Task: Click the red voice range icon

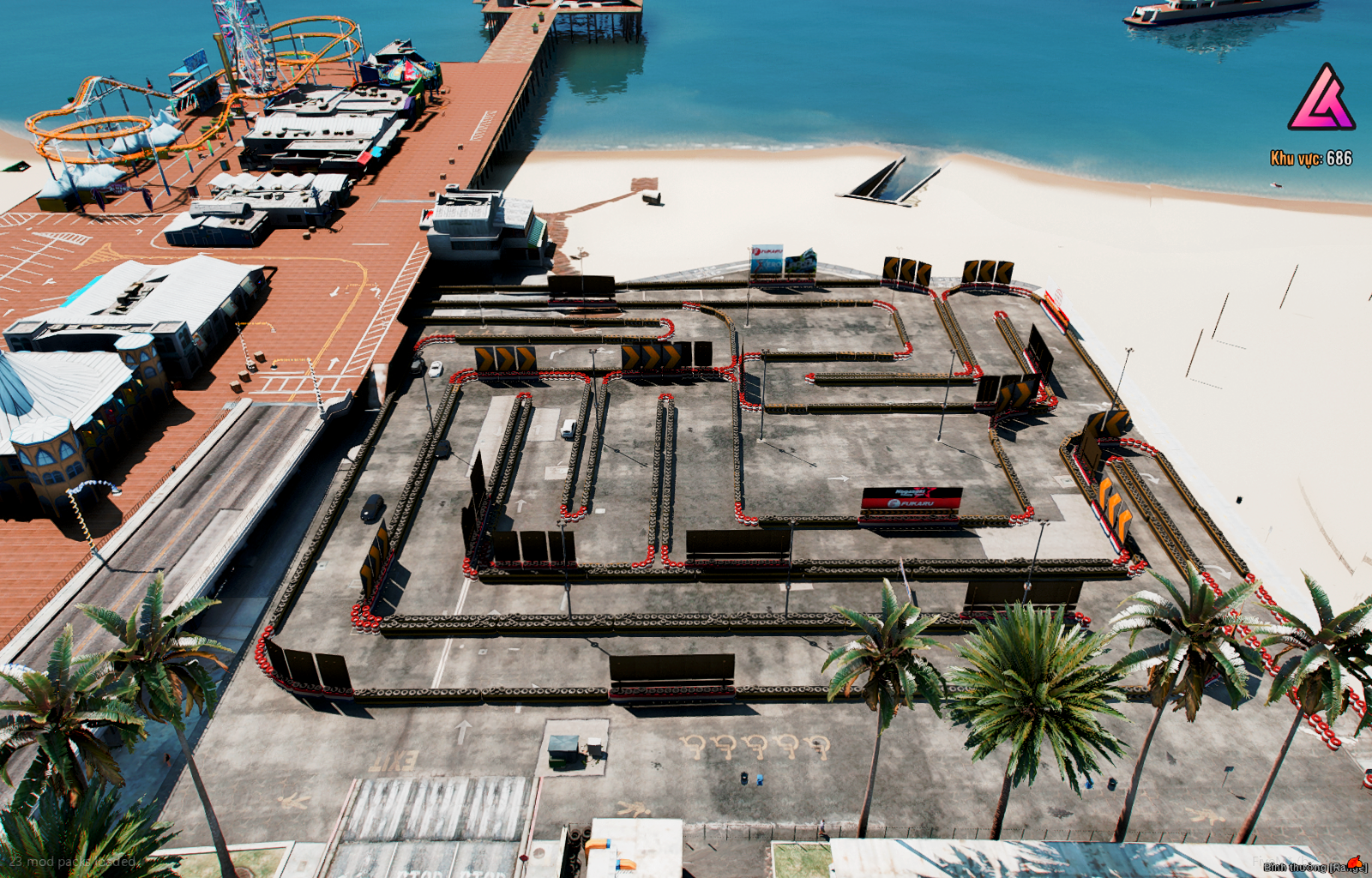Action: click(x=1354, y=863)
